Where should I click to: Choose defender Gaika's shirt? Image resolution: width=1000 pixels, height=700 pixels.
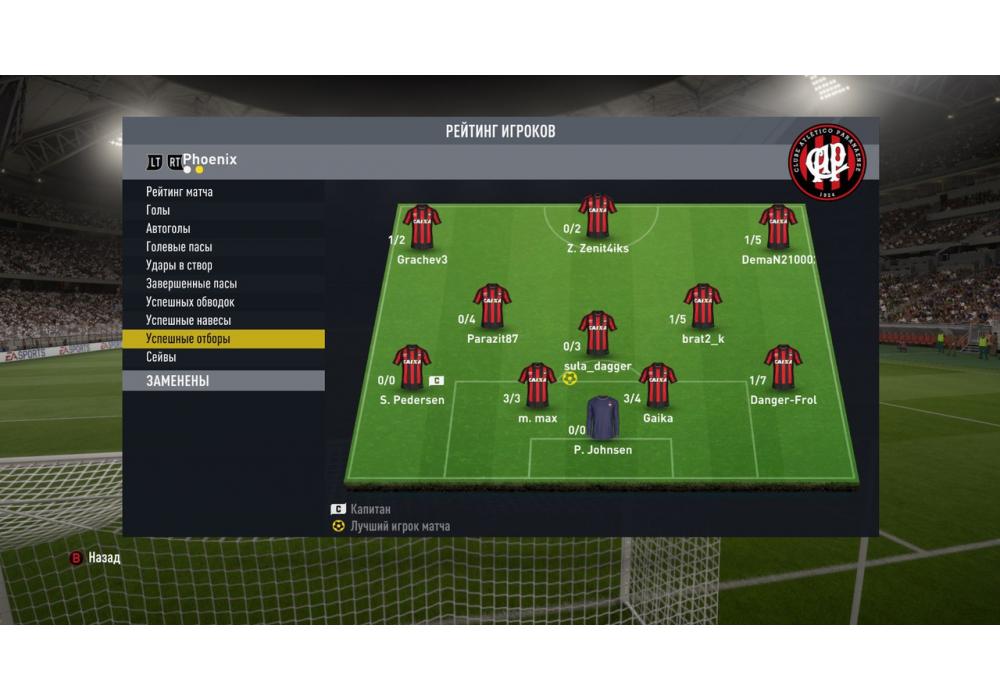pos(658,386)
